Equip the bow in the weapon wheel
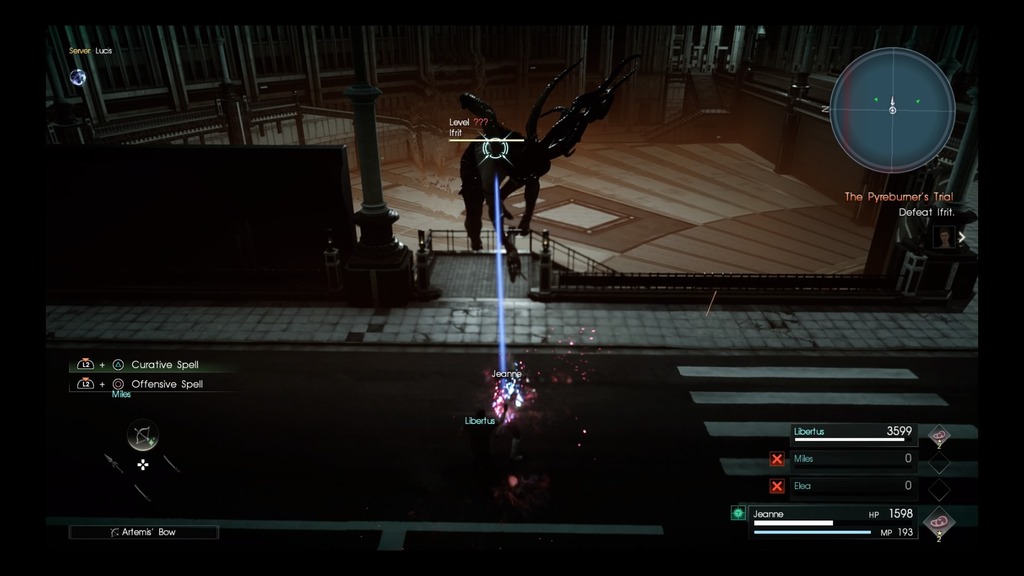Image resolution: width=1024 pixels, height=576 pixels. point(143,435)
